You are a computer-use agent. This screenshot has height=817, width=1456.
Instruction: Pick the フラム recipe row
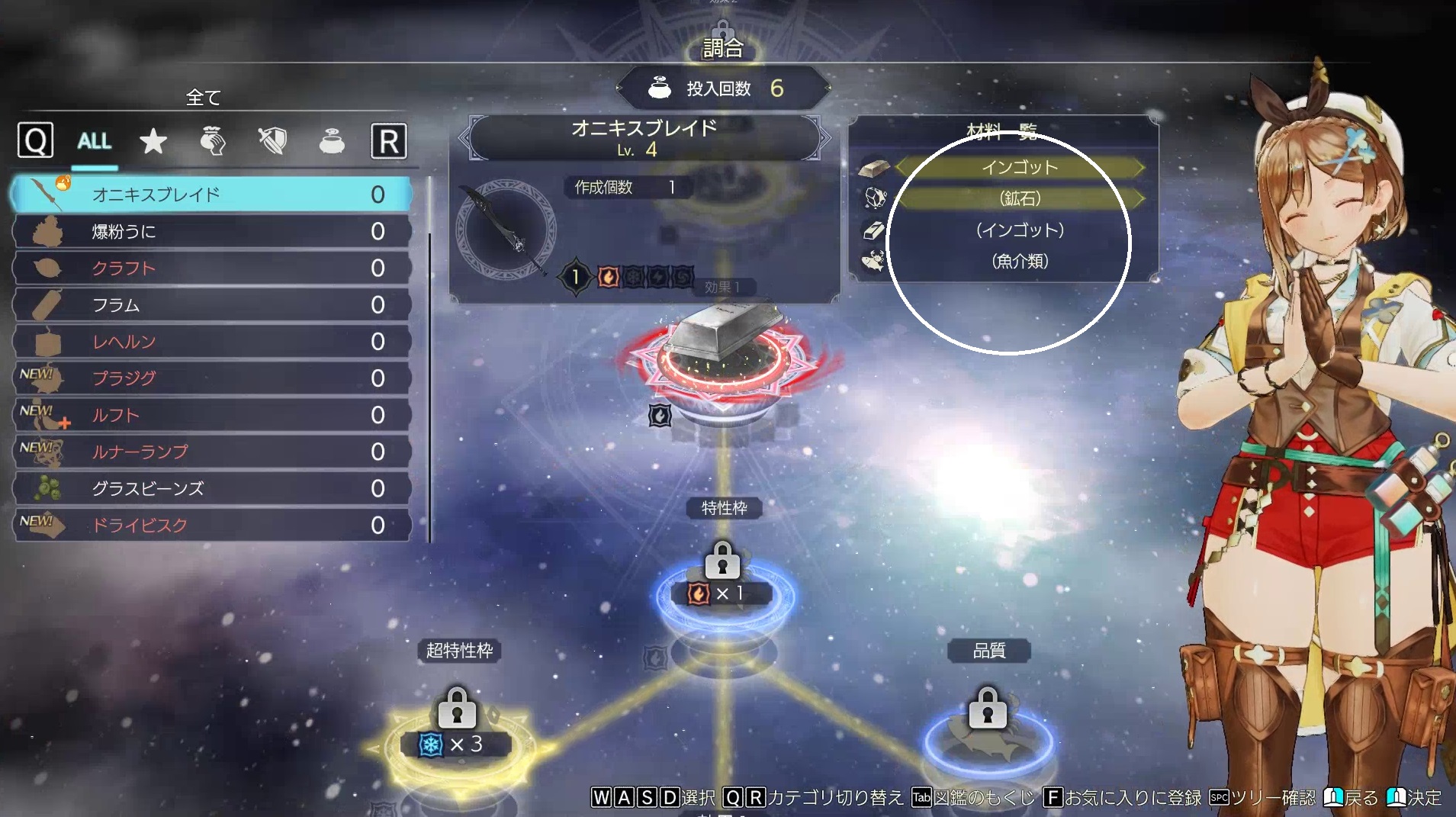[212, 305]
